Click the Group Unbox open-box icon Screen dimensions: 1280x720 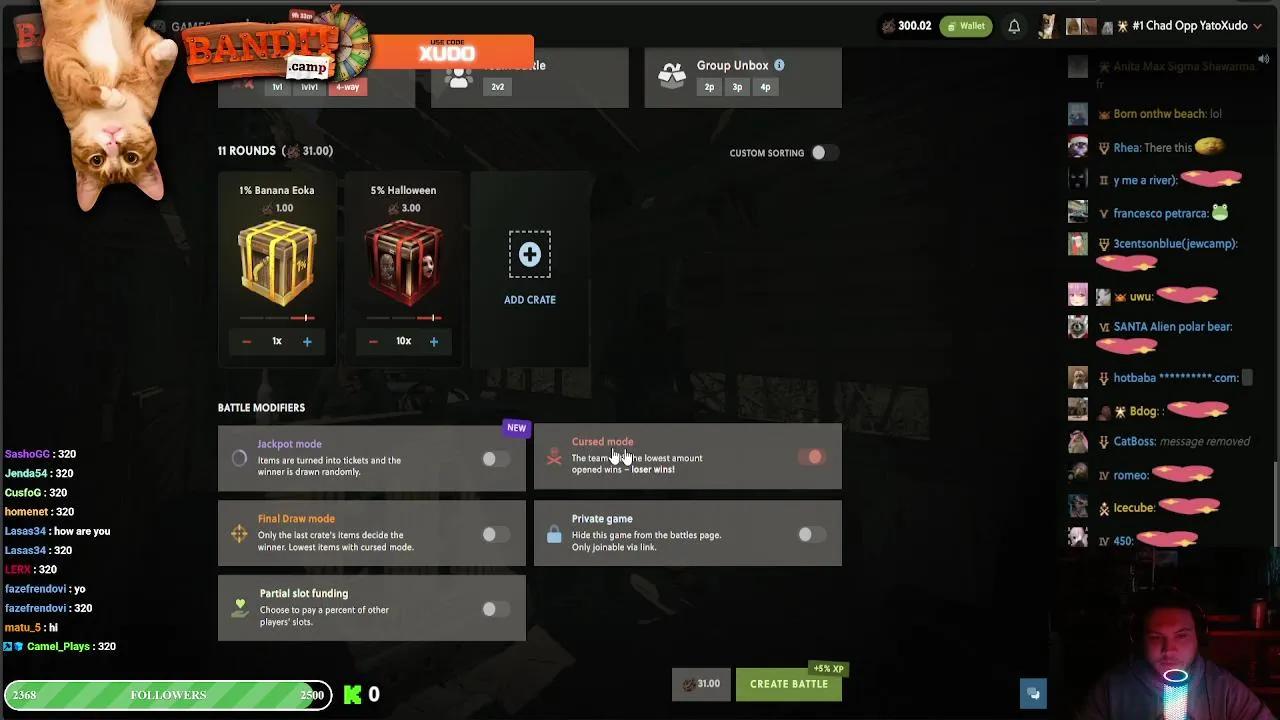pyautogui.click(x=671, y=72)
